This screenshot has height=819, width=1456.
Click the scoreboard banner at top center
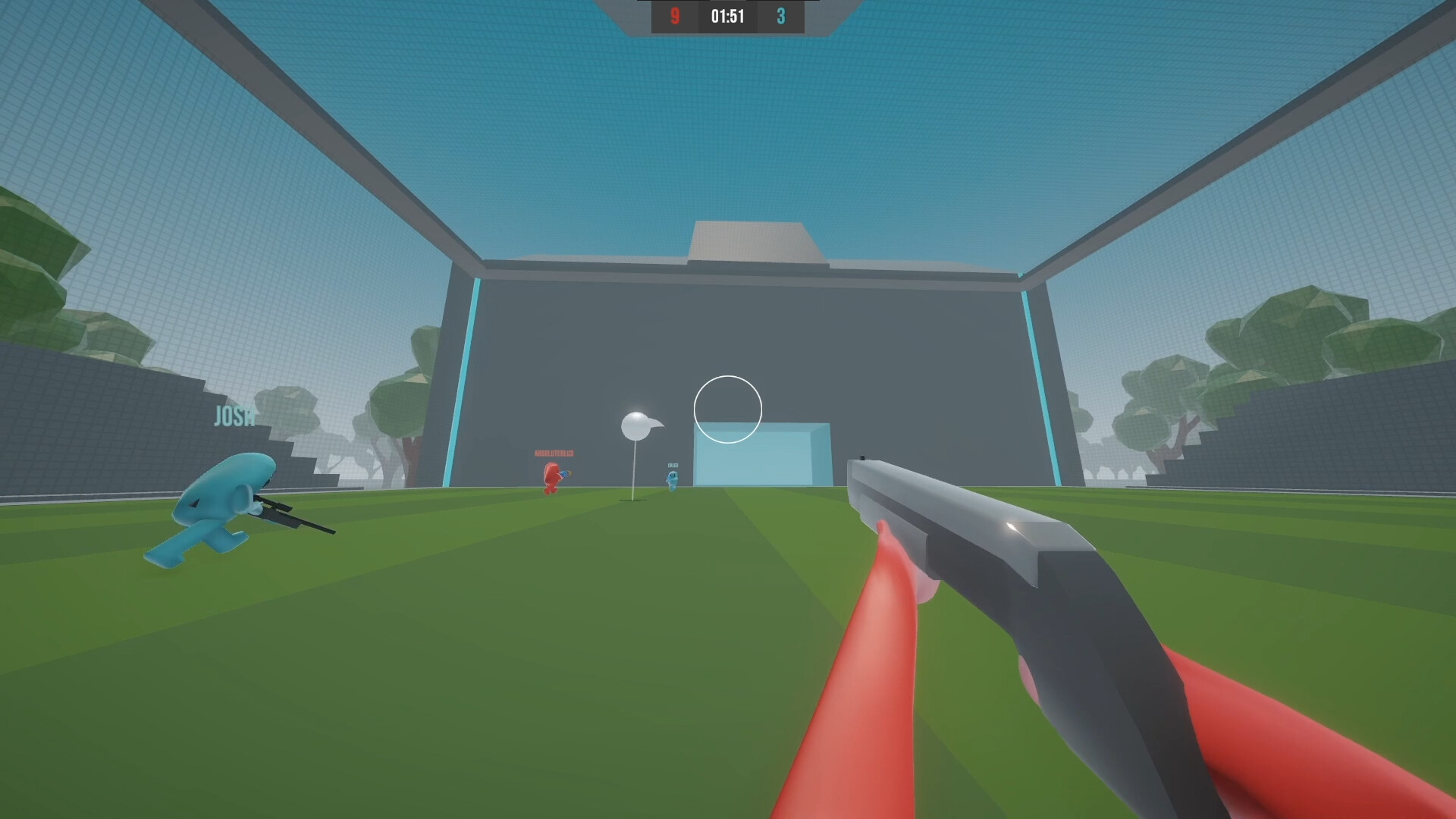[x=727, y=17]
